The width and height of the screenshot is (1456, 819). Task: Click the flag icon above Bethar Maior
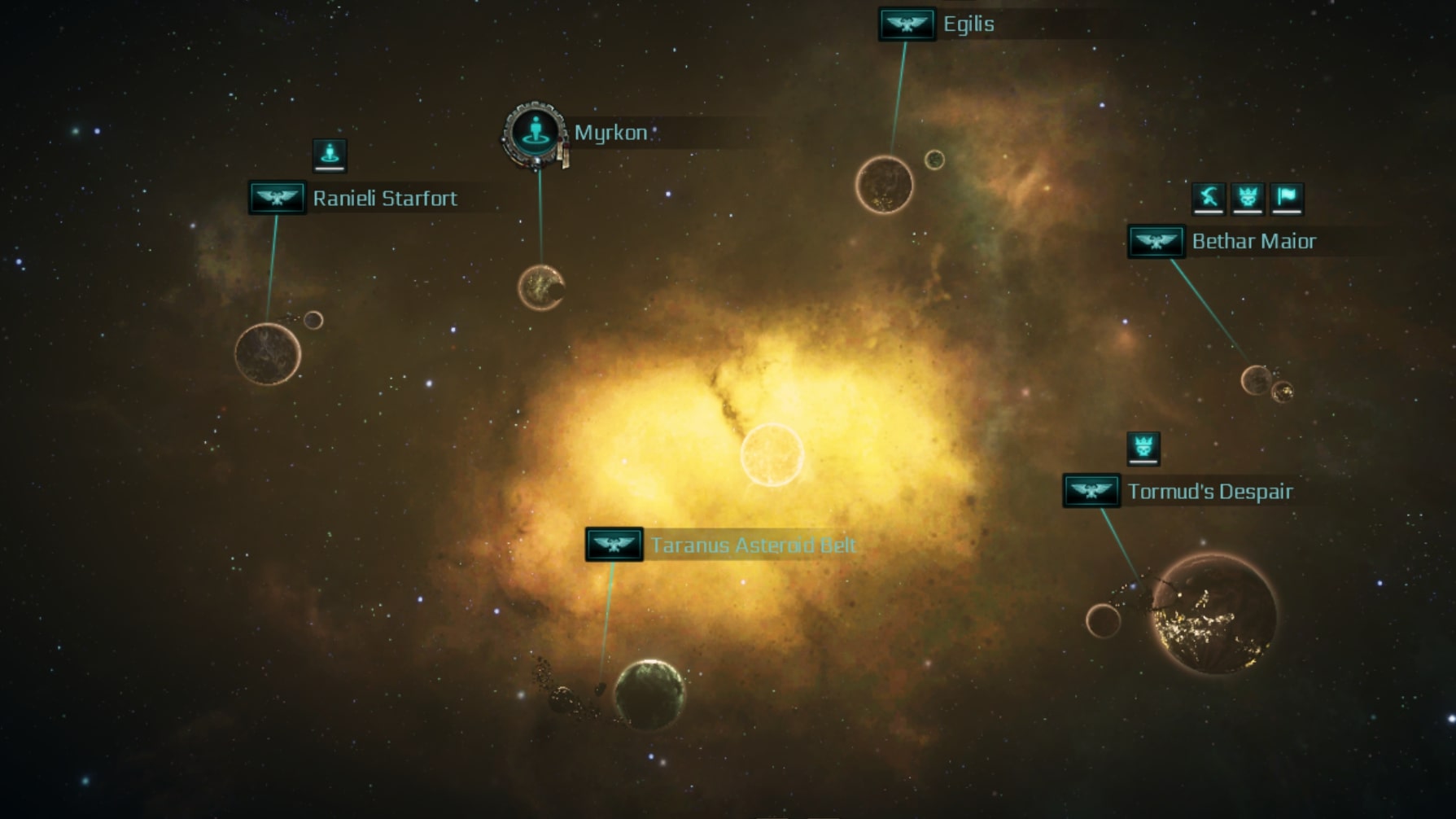(x=1287, y=197)
